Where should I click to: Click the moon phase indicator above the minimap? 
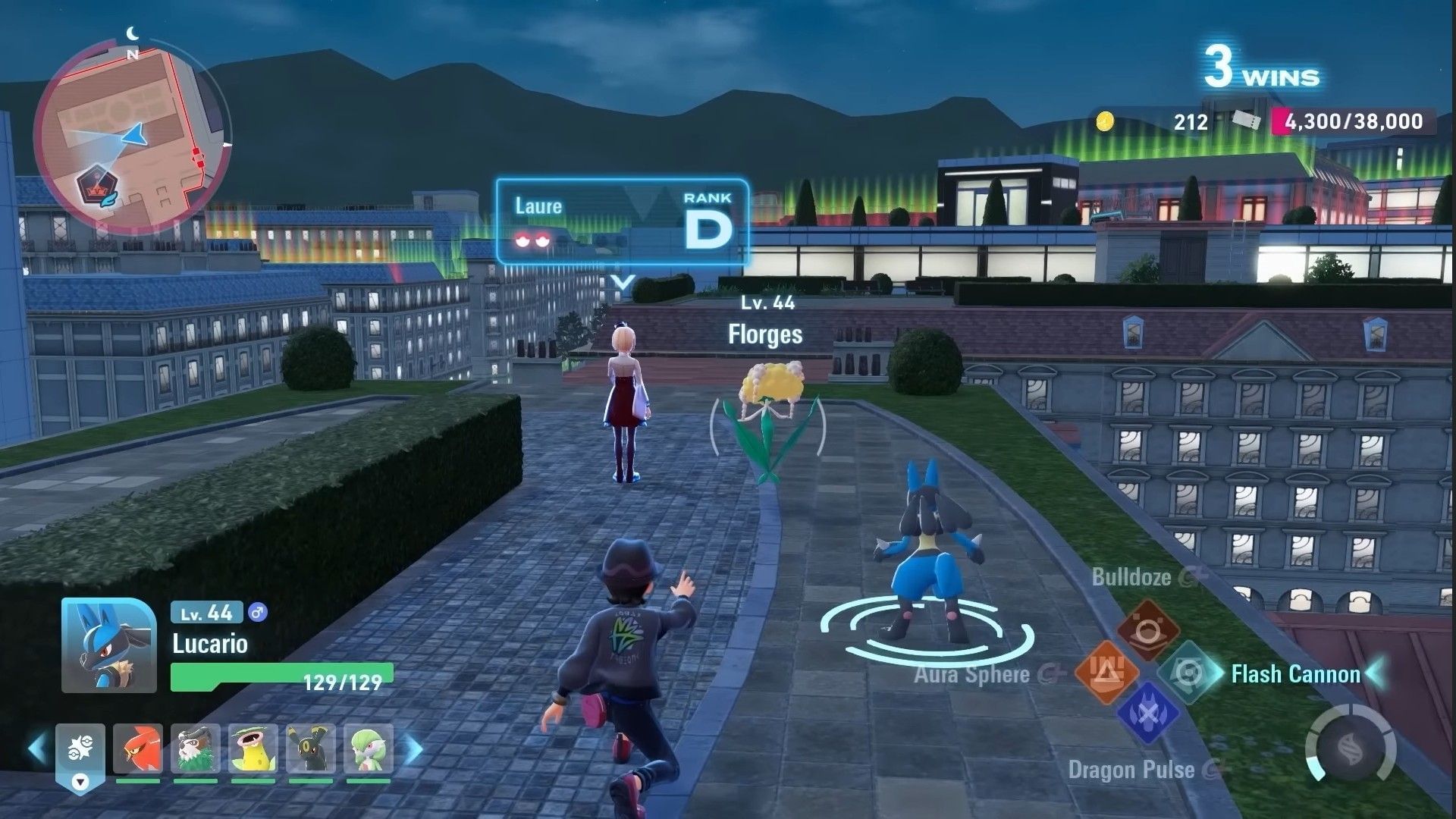tap(133, 33)
